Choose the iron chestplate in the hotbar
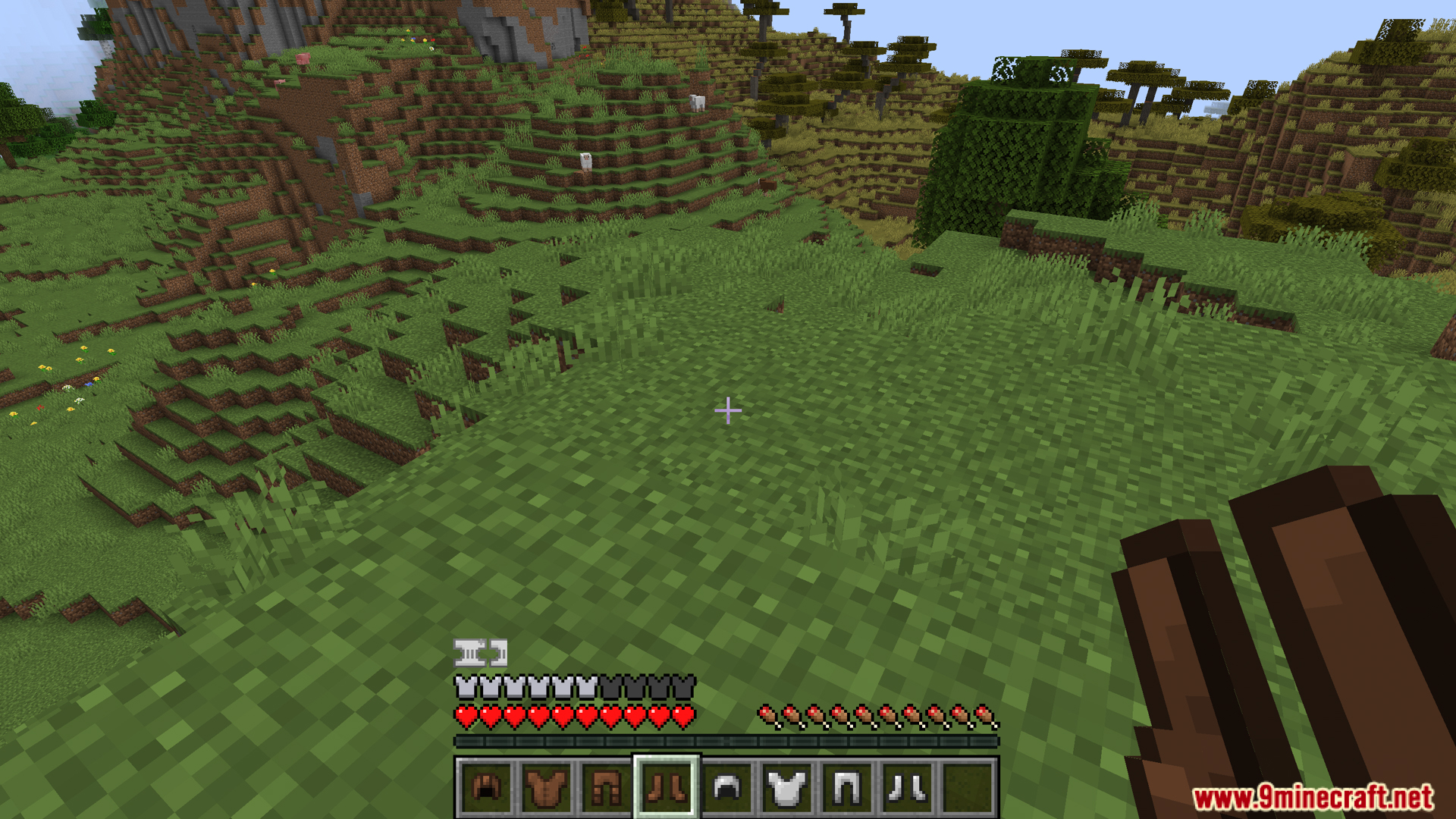This screenshot has height=819, width=1456. click(787, 788)
